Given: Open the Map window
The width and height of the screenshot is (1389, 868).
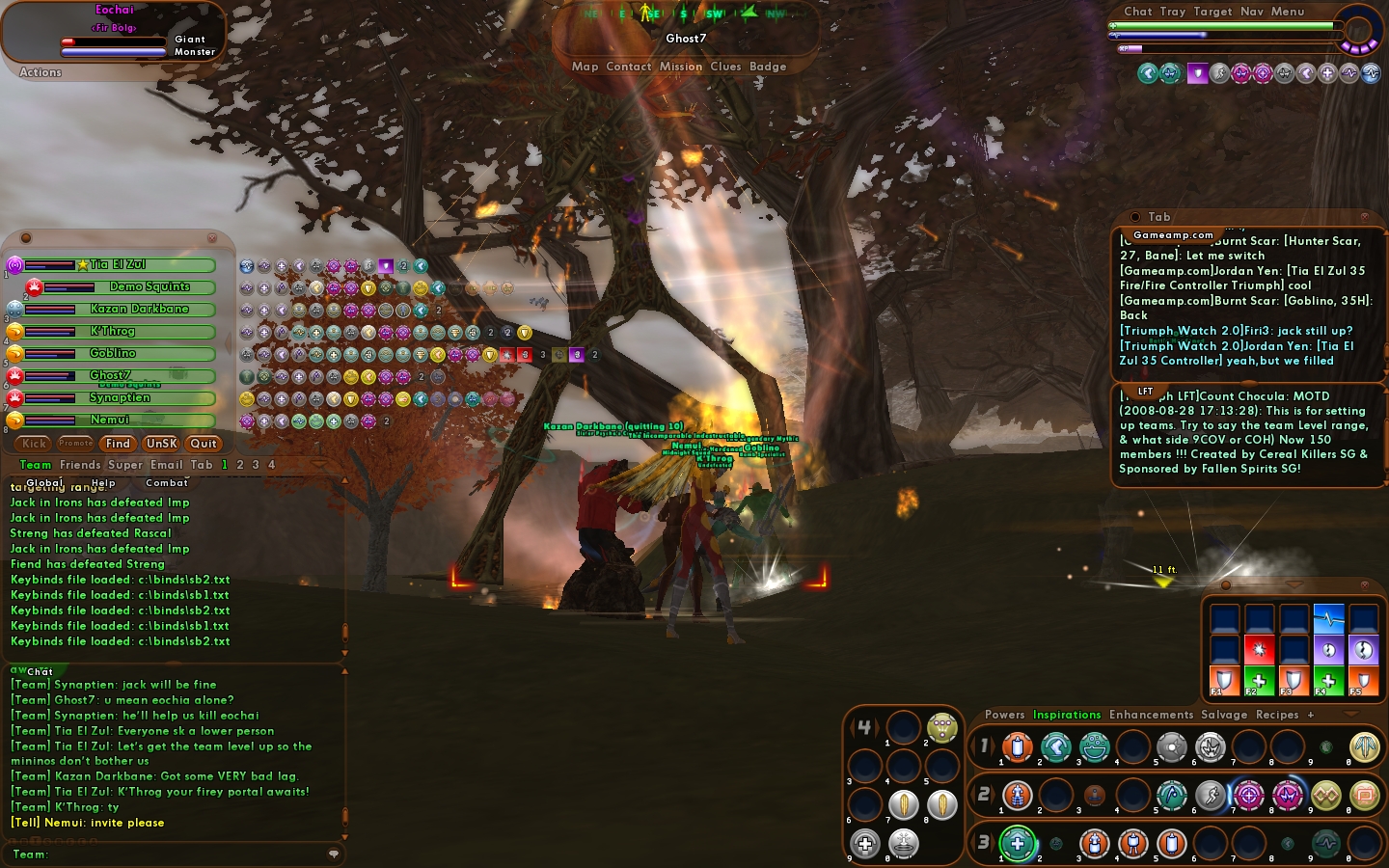Looking at the screenshot, I should tap(585, 67).
